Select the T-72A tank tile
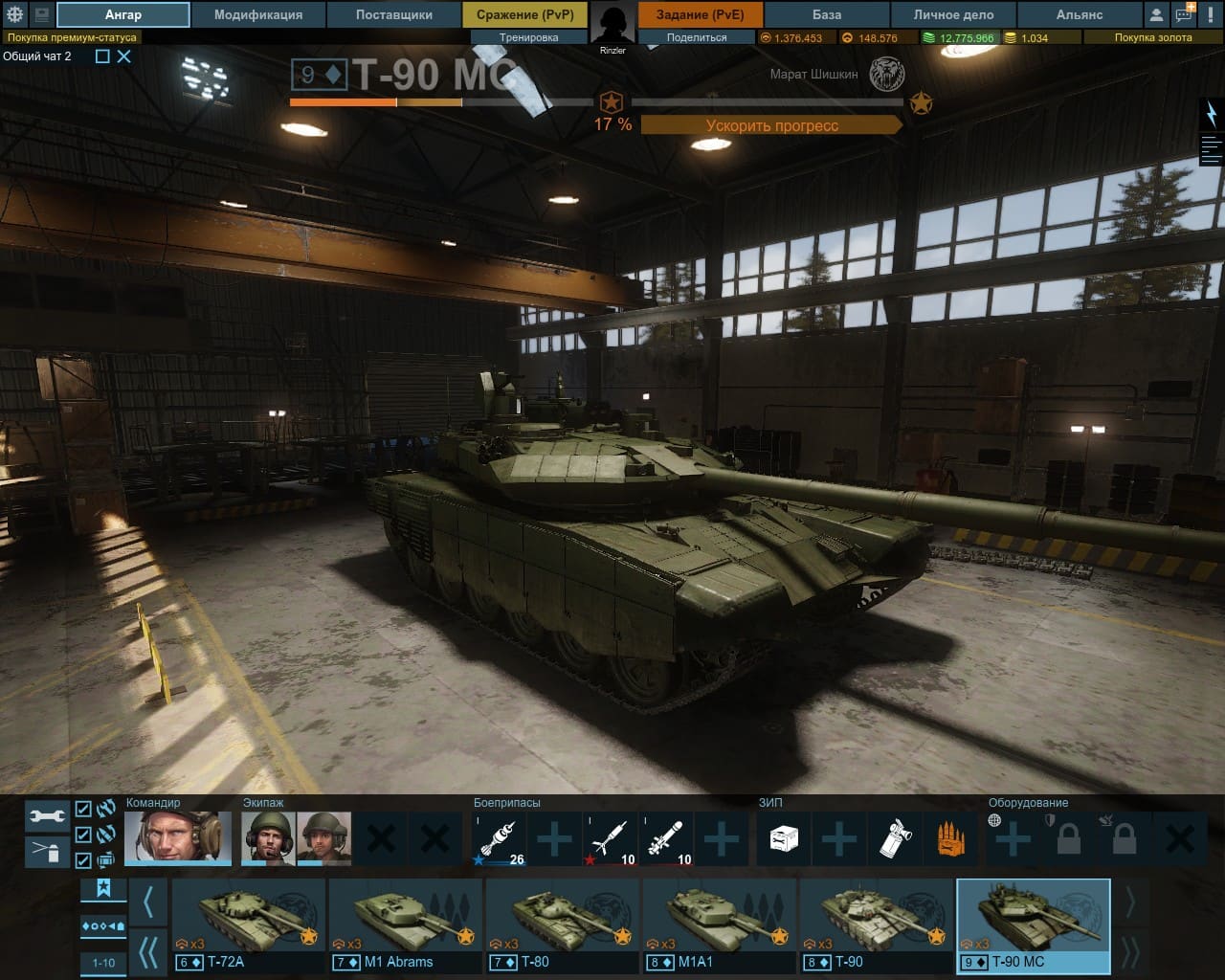The image size is (1225, 980). click(x=249, y=924)
